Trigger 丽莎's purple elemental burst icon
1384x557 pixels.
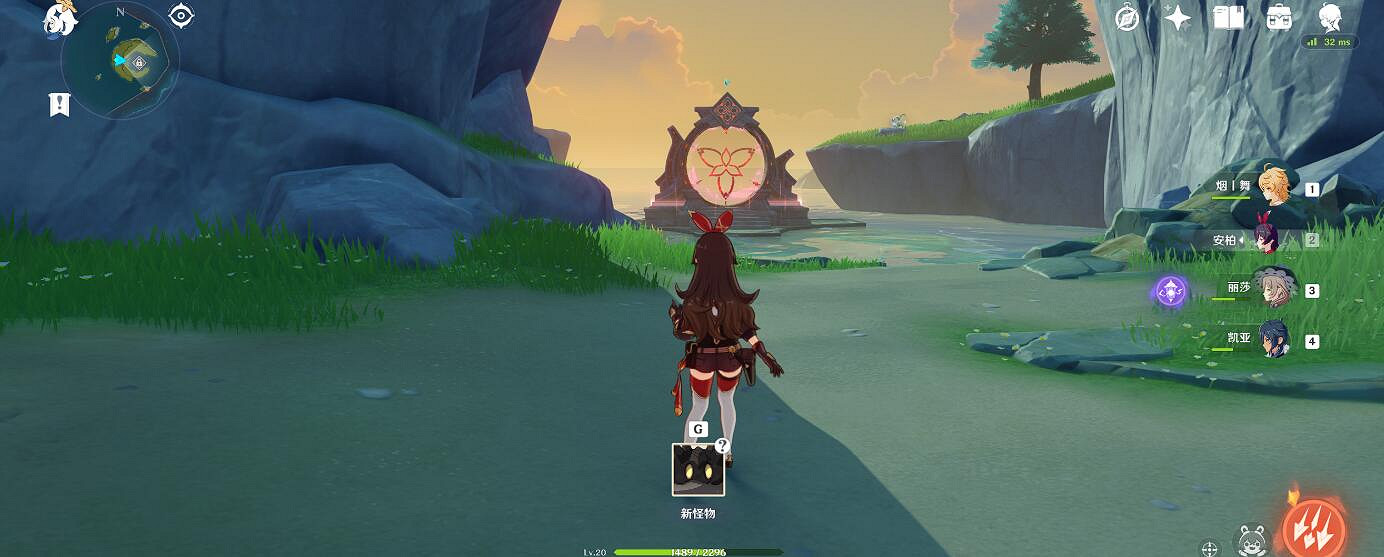1169,291
